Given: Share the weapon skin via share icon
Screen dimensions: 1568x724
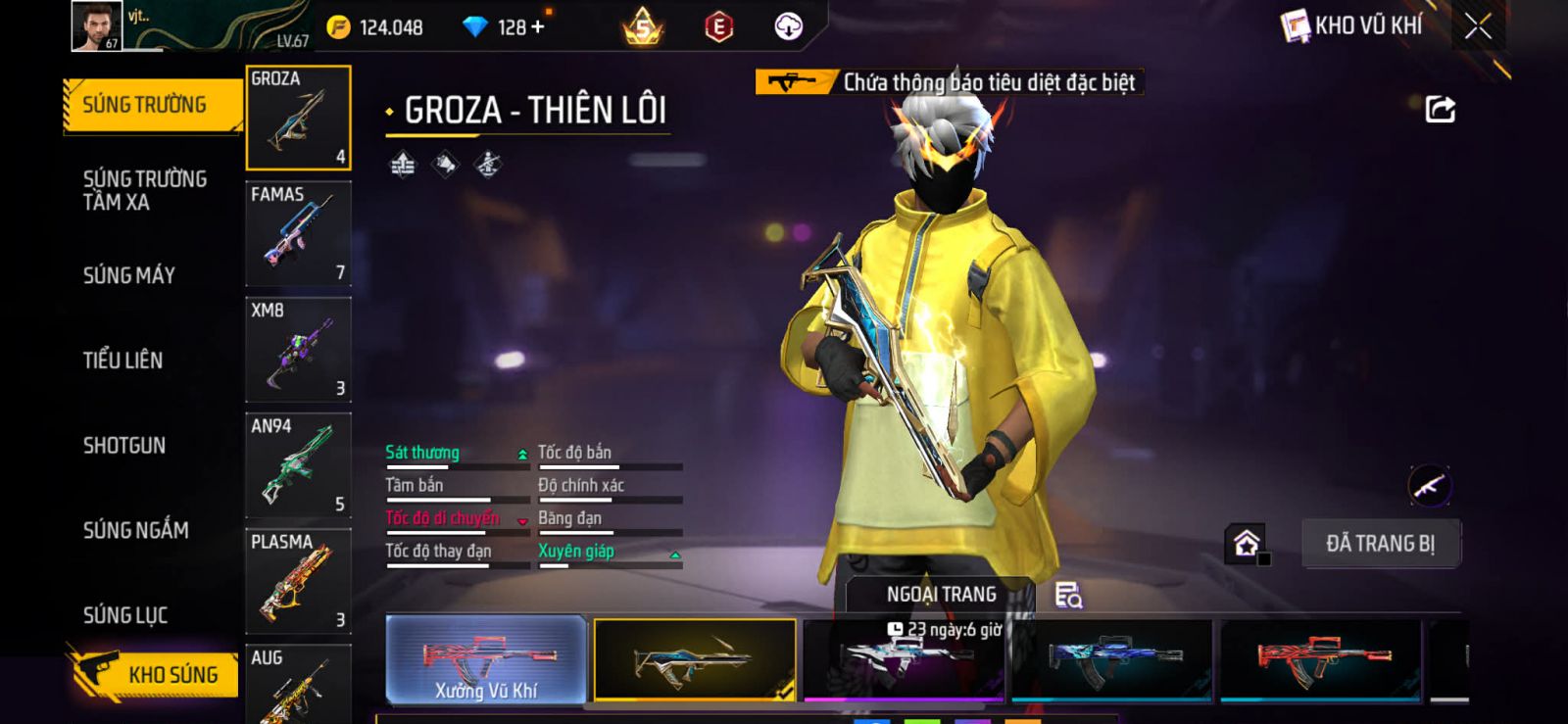Looking at the screenshot, I should pyautogui.click(x=1440, y=109).
